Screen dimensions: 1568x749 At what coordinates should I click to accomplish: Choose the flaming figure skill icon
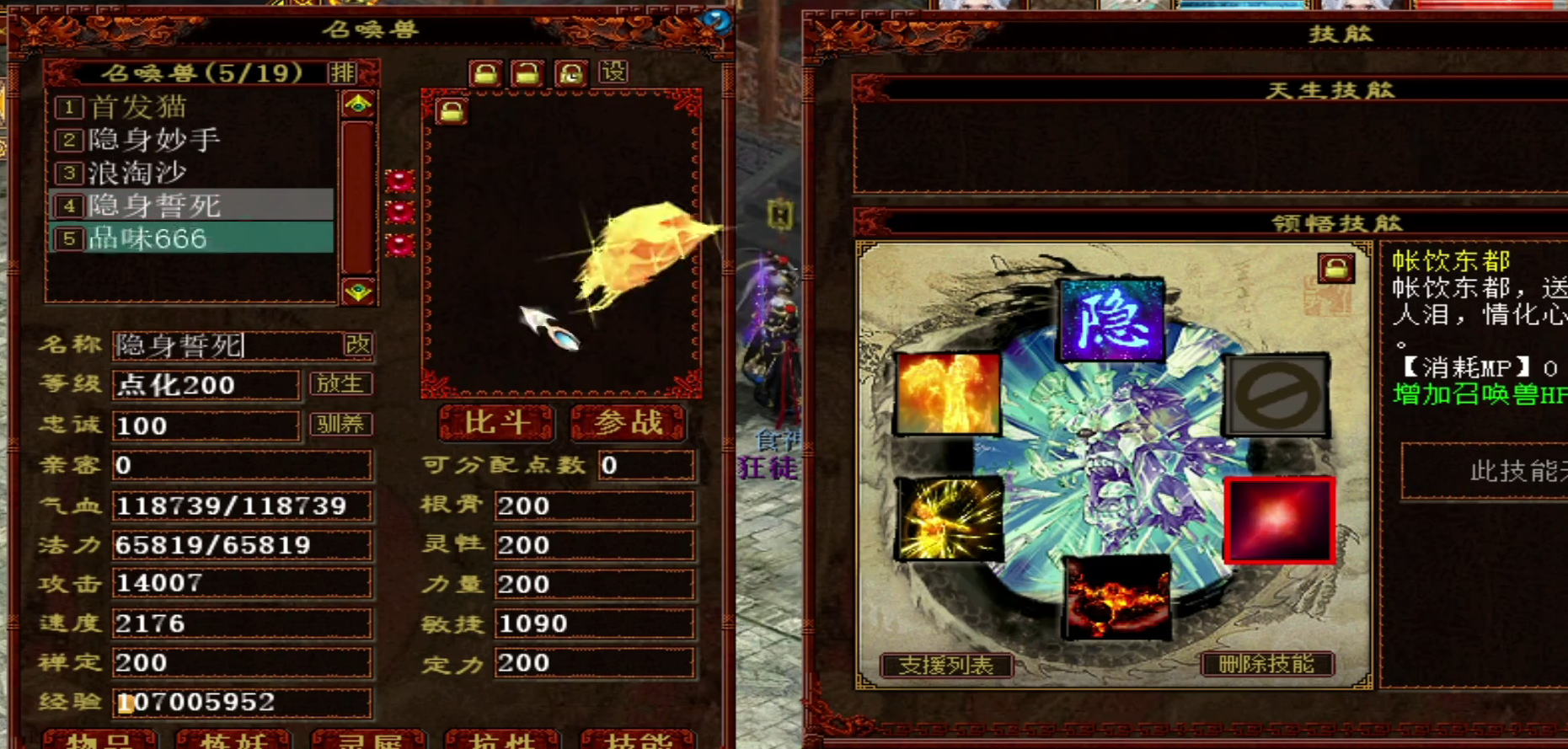[x=948, y=393]
